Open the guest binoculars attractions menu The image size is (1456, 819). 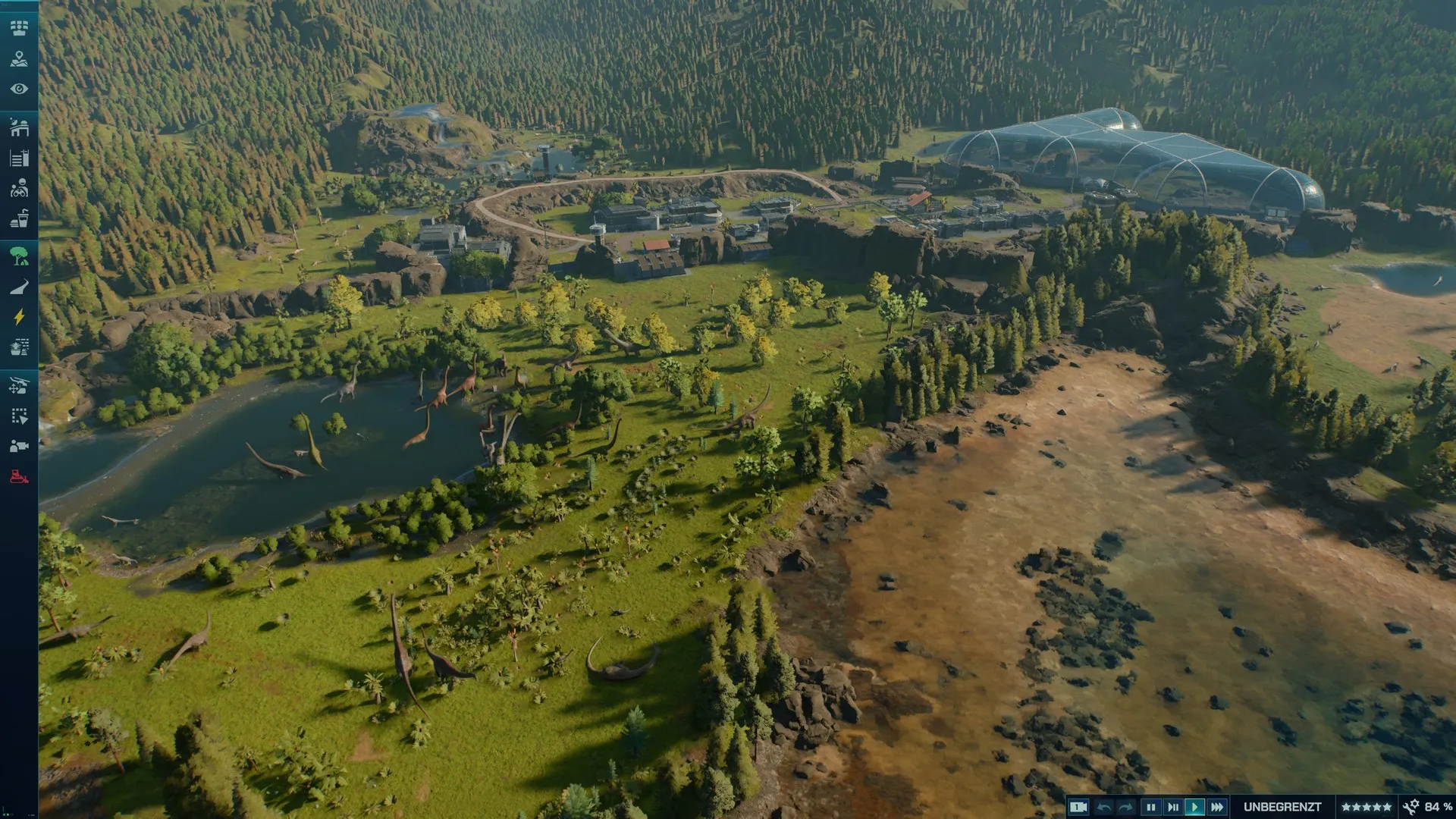19,188
